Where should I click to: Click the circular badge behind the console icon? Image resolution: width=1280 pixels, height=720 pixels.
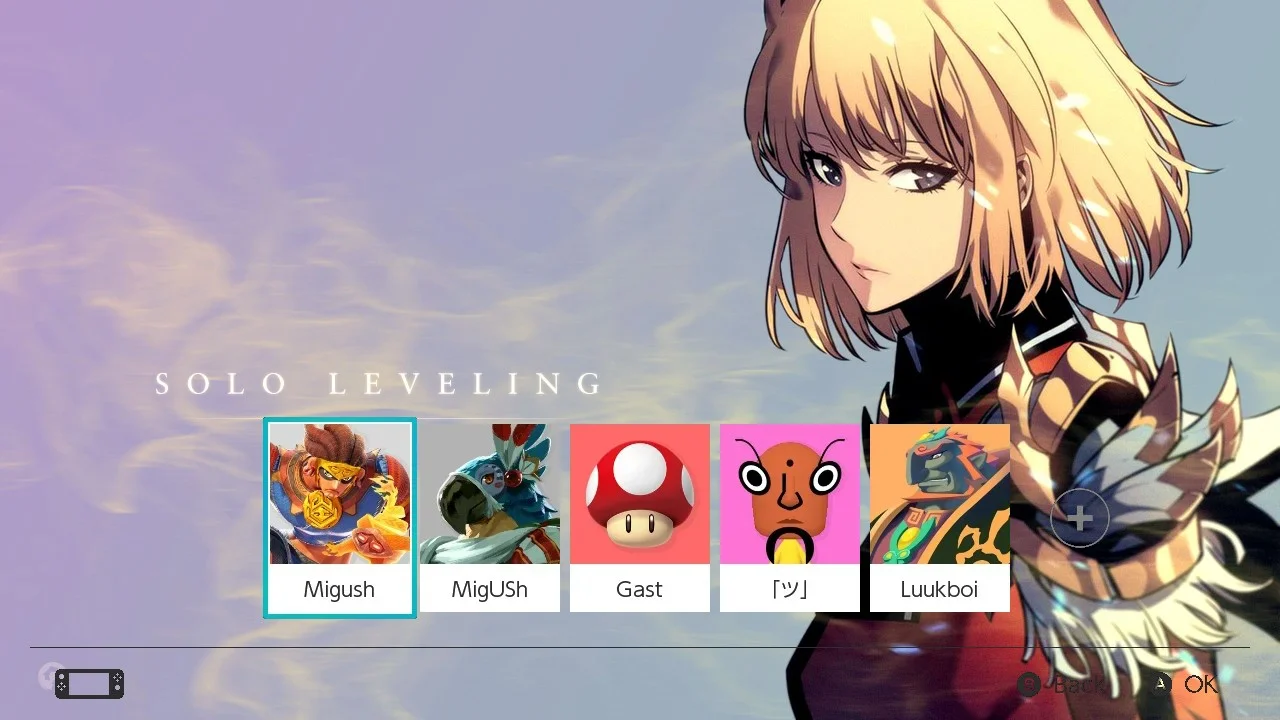click(48, 678)
